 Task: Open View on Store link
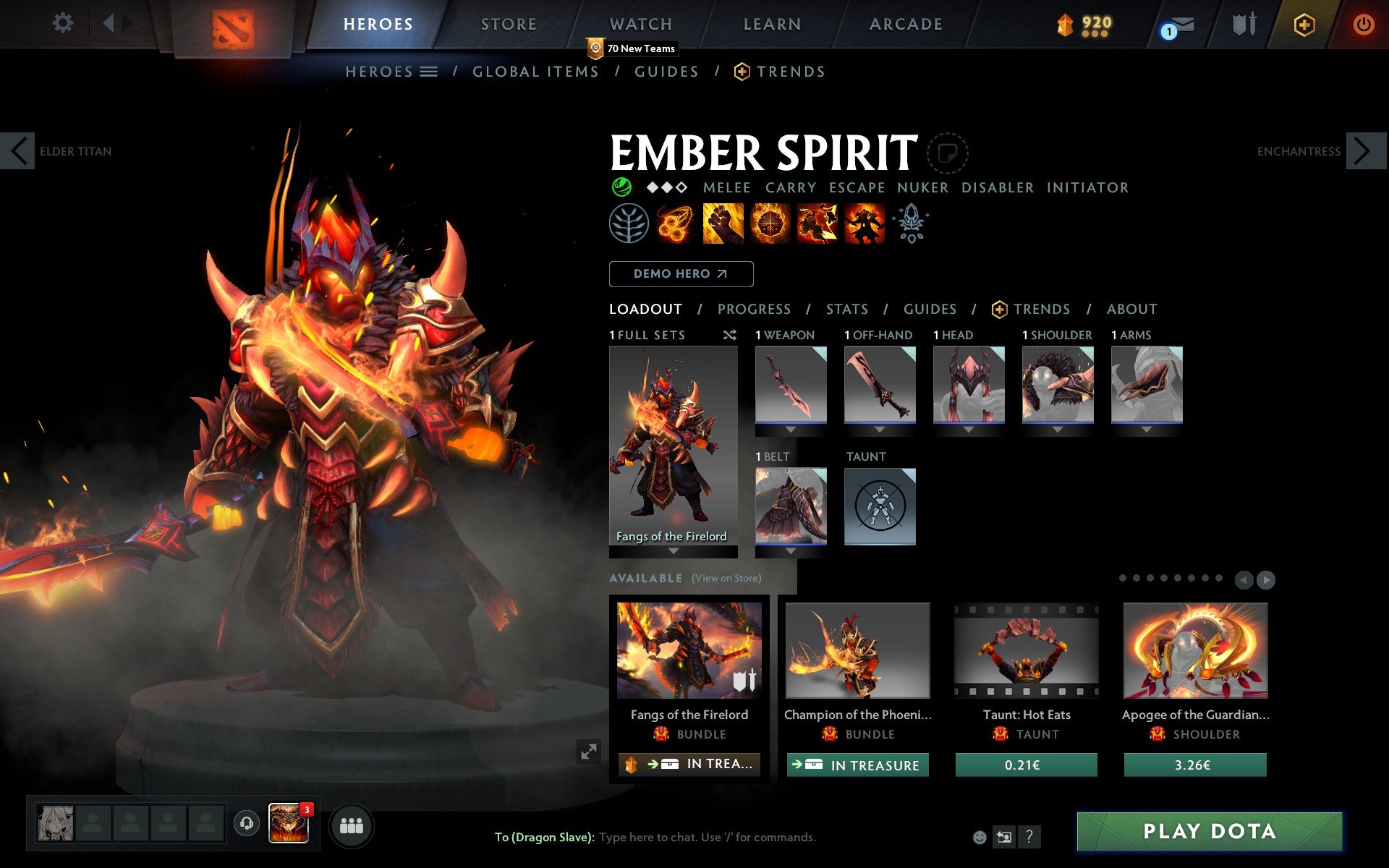726,578
